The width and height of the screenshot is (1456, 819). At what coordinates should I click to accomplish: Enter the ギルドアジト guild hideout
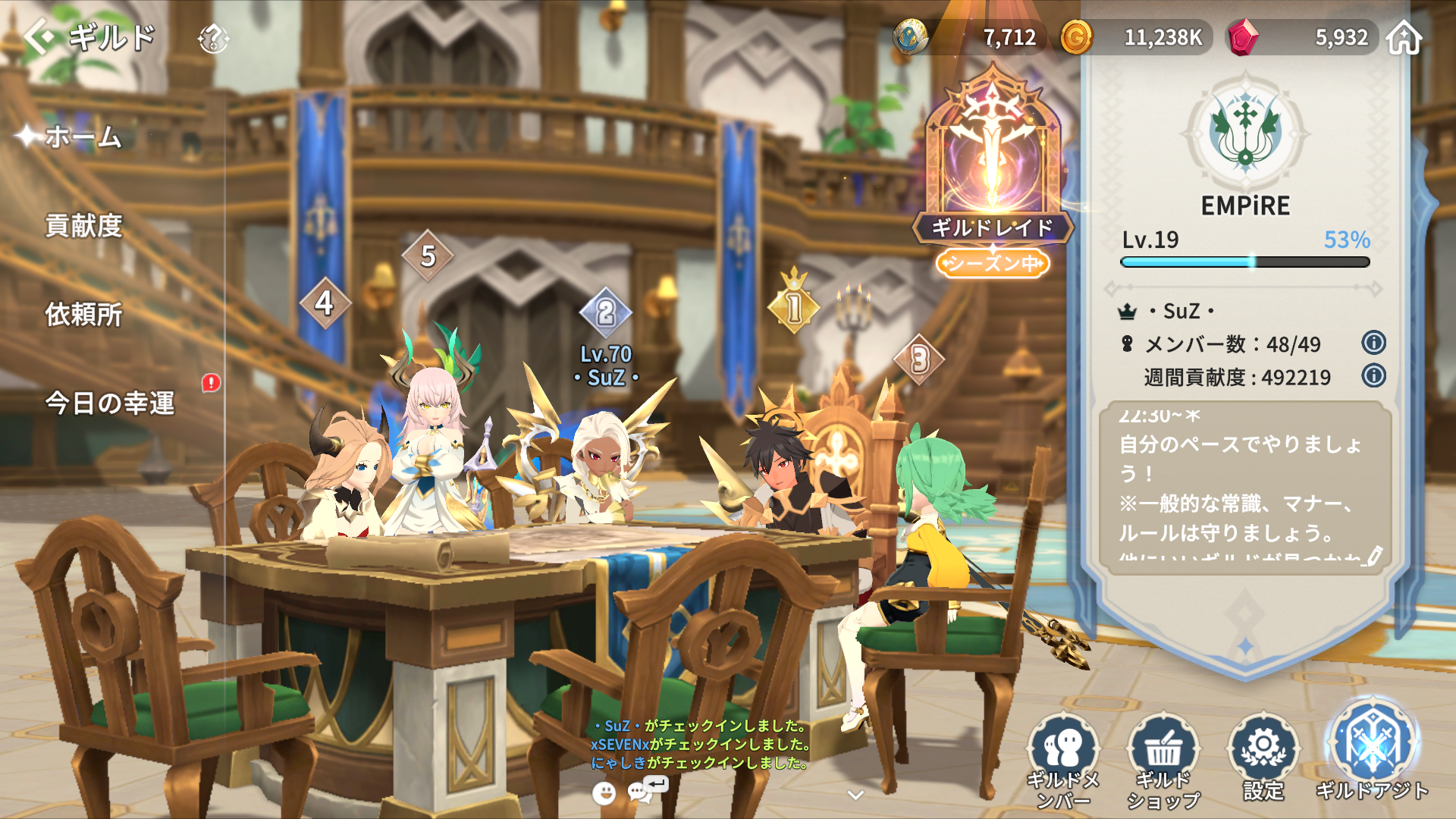point(1372,751)
